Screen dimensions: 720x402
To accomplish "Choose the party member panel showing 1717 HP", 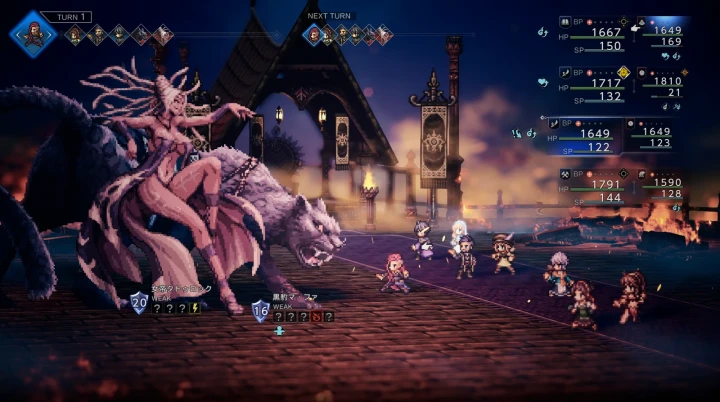I will 591,85.
